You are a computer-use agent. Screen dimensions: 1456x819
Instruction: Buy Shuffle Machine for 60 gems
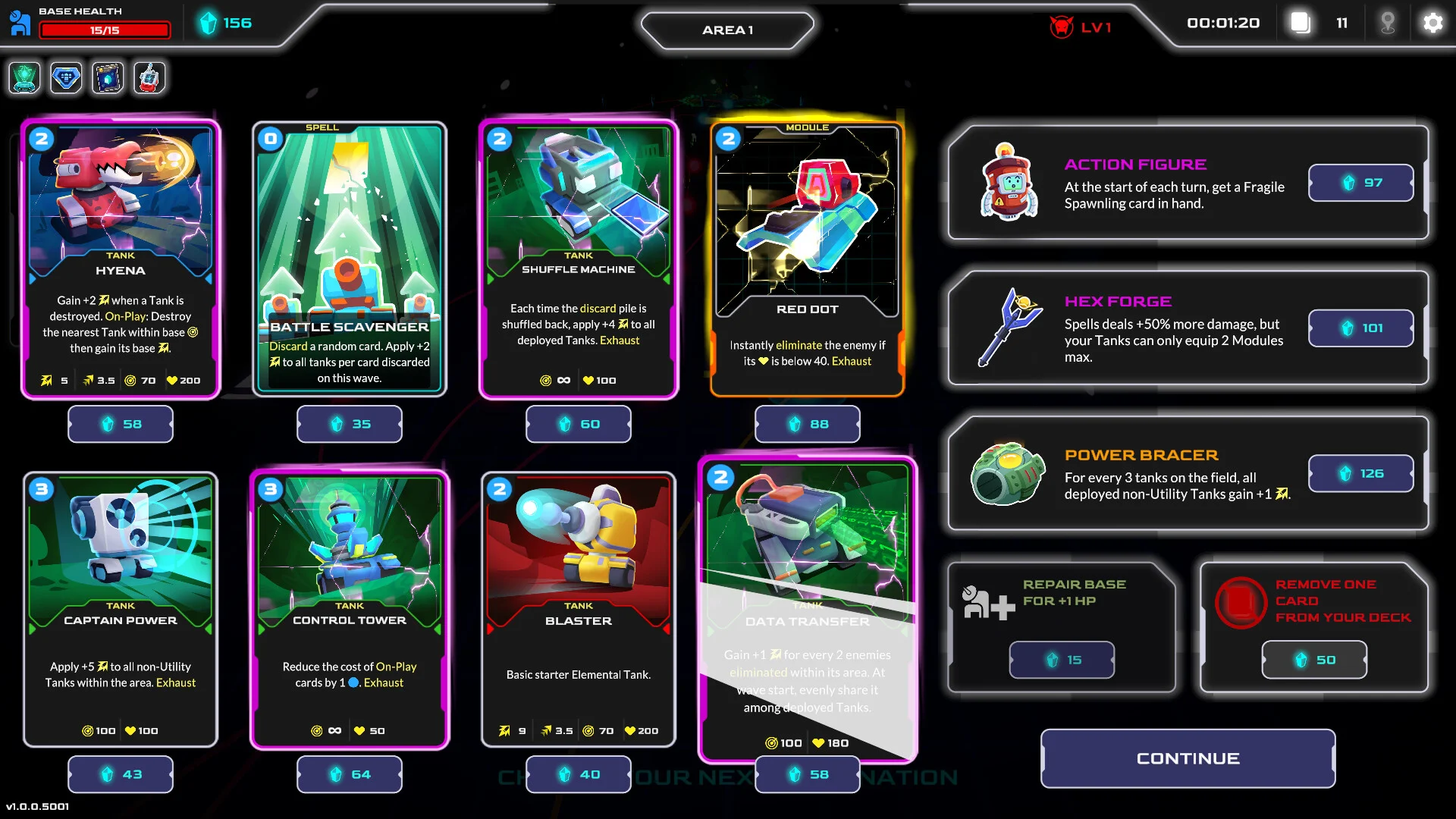click(x=579, y=424)
